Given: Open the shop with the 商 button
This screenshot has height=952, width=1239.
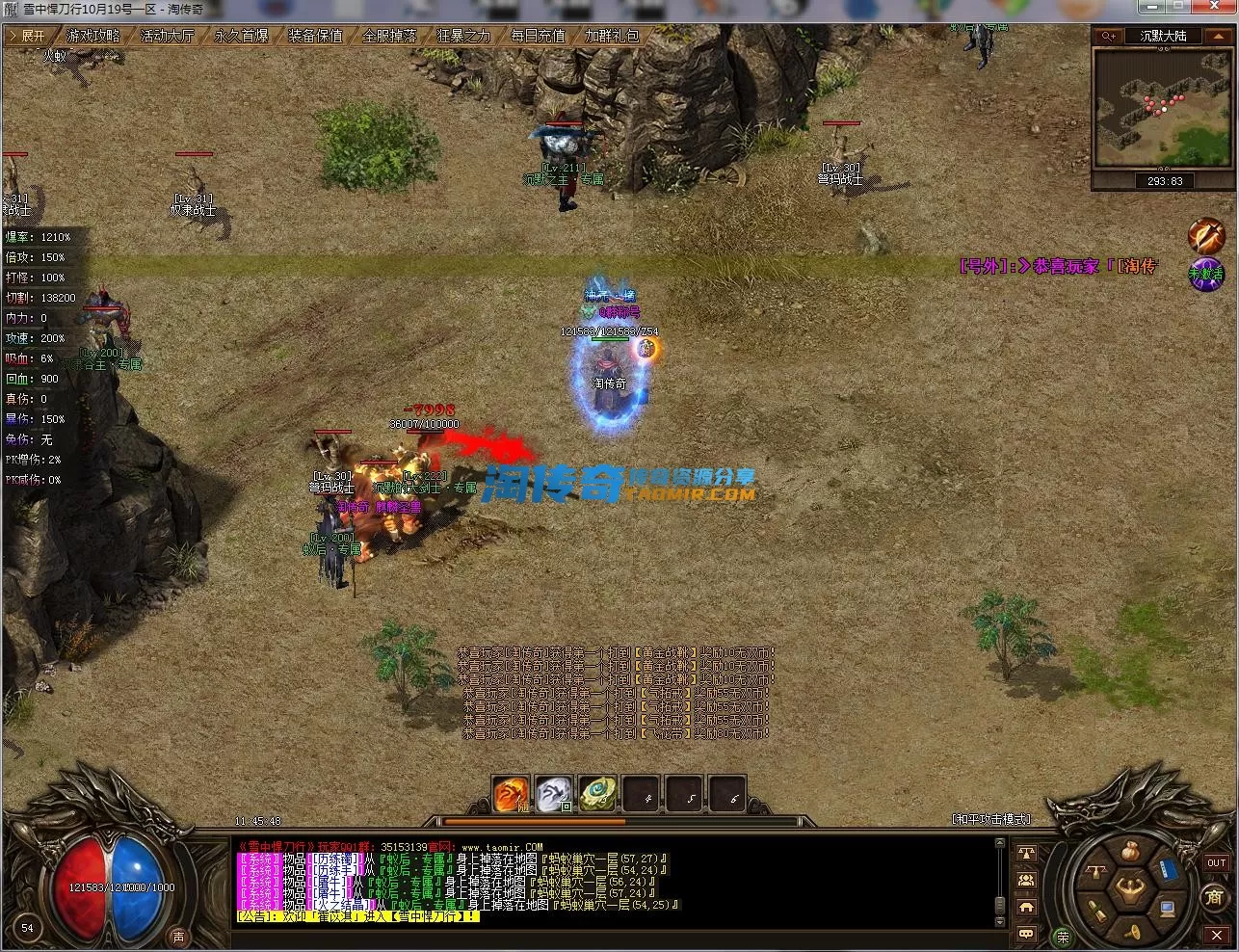Looking at the screenshot, I should click(1214, 897).
